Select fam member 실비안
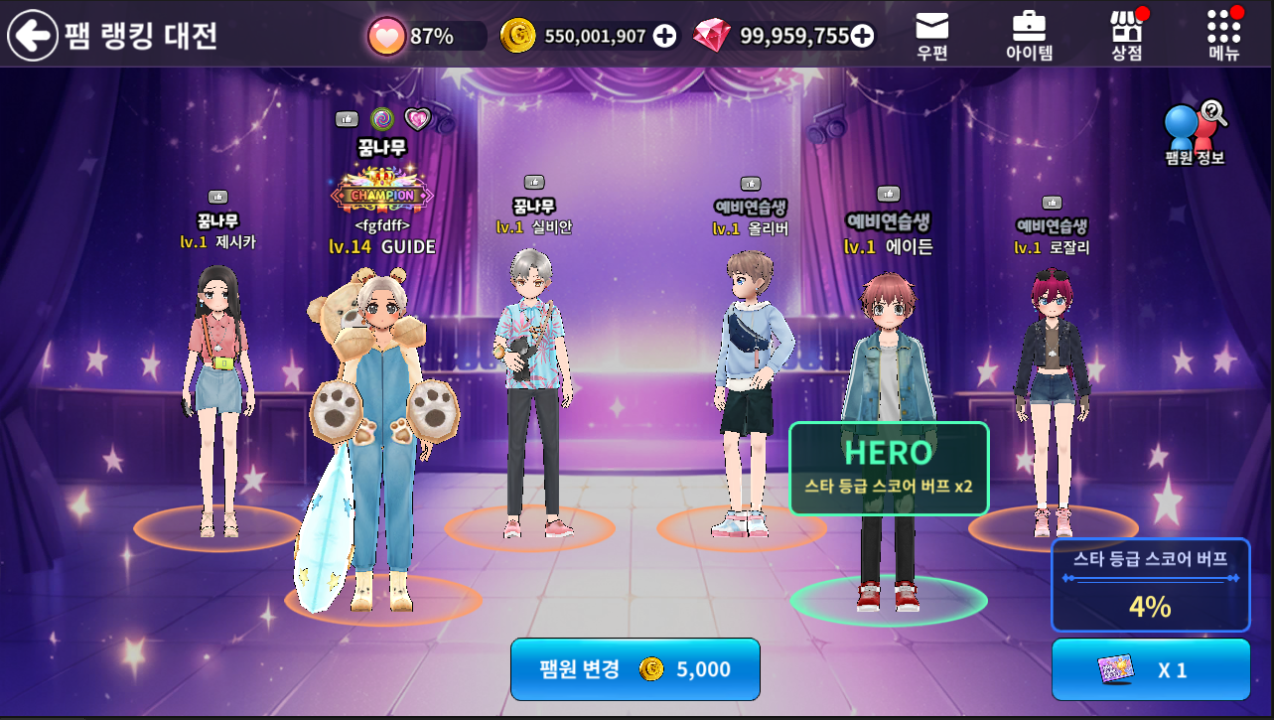 (x=532, y=390)
